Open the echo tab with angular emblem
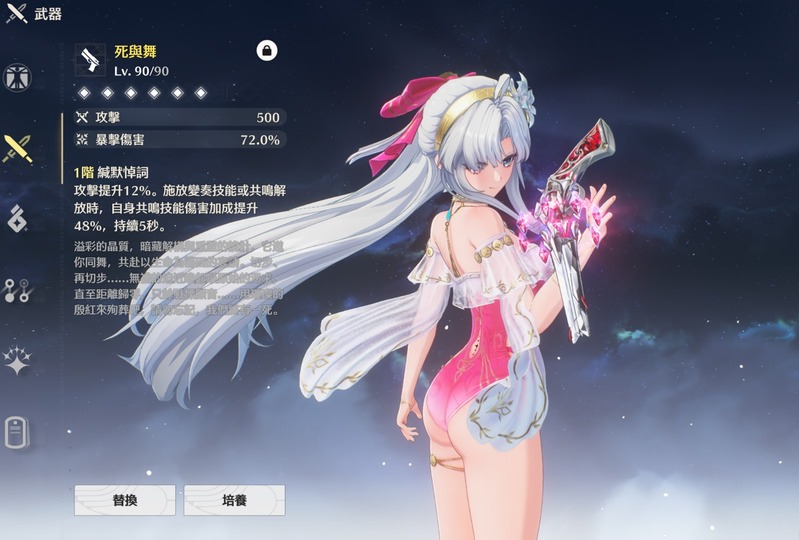This screenshot has width=799, height=540. [x=18, y=218]
